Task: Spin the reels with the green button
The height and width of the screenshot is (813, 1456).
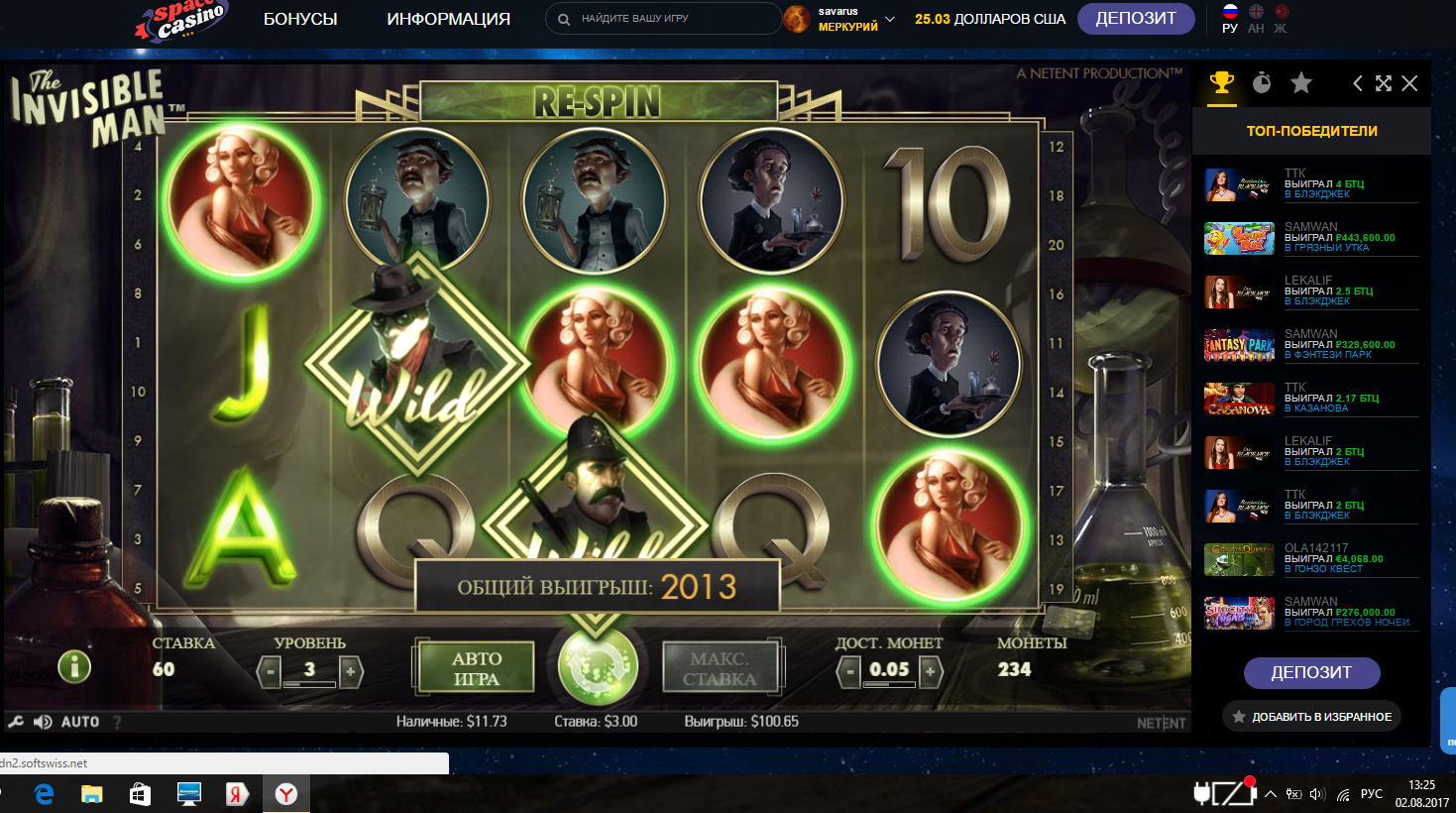Action: click(x=598, y=666)
